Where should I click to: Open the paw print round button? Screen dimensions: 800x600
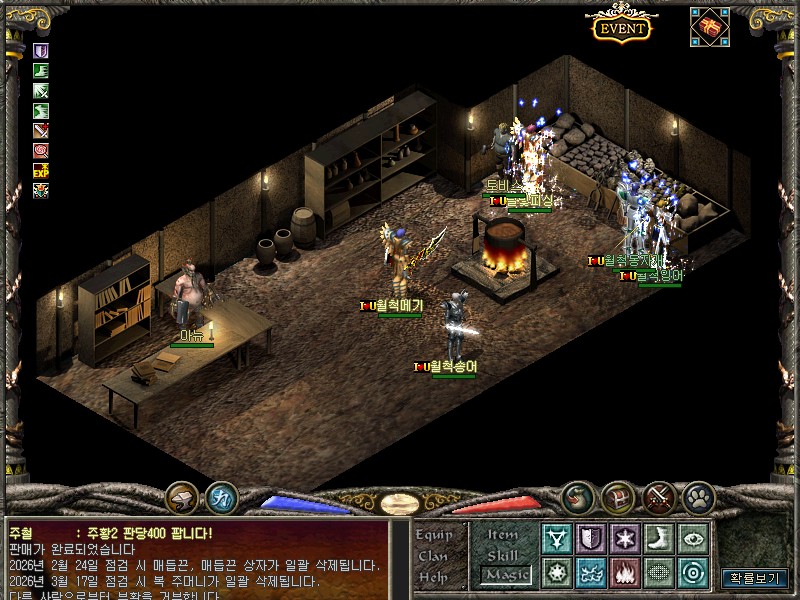click(x=698, y=496)
